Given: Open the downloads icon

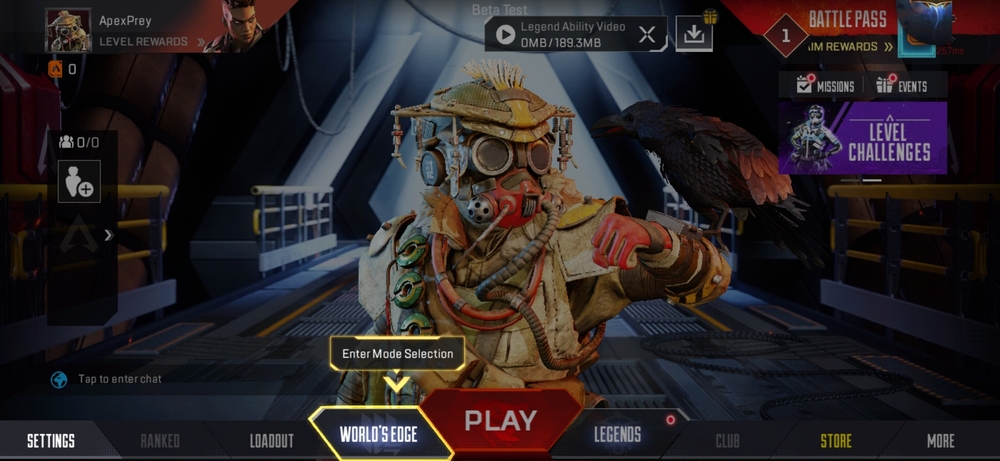Looking at the screenshot, I should [x=694, y=35].
